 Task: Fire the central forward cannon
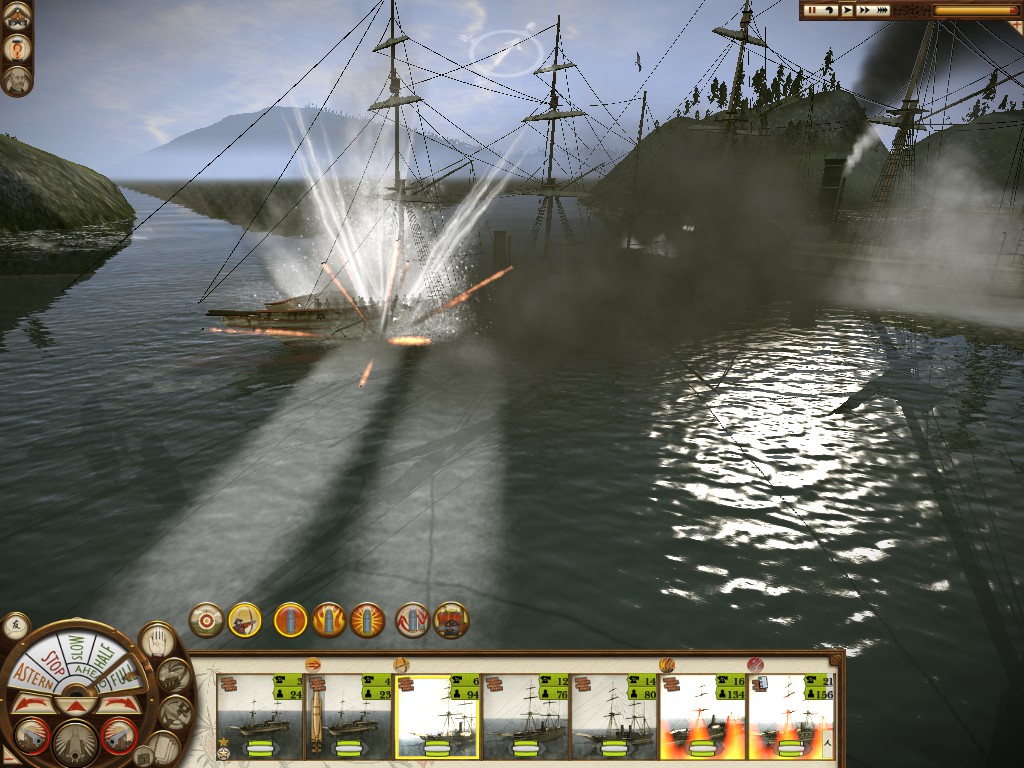pyautogui.click(x=75, y=742)
